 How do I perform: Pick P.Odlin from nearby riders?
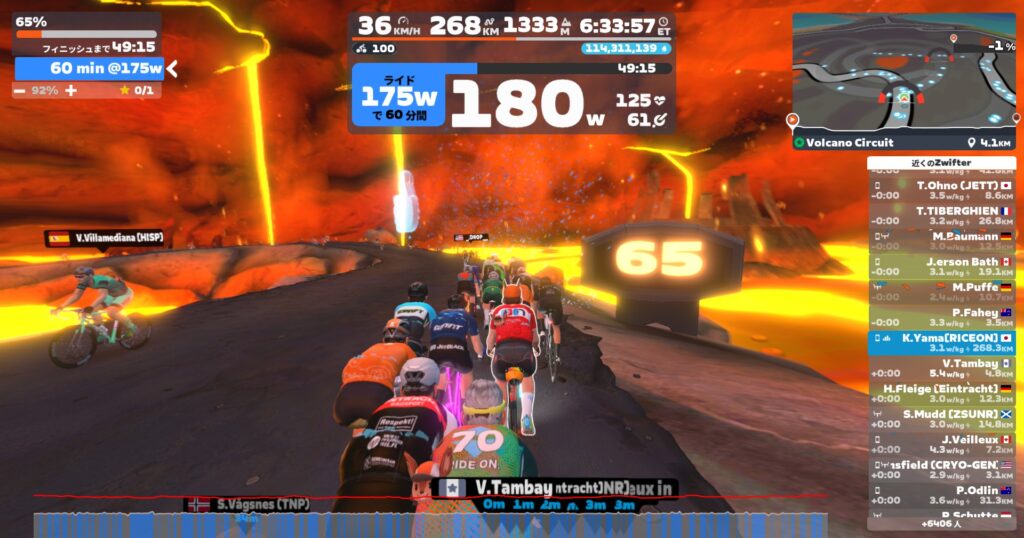point(941,495)
